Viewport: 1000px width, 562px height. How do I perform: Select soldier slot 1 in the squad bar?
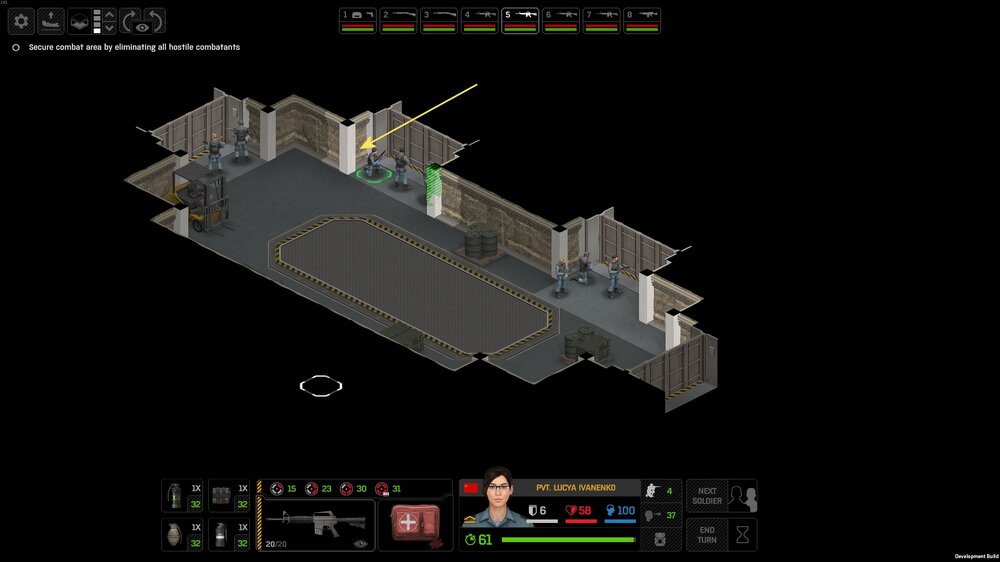tap(357, 20)
